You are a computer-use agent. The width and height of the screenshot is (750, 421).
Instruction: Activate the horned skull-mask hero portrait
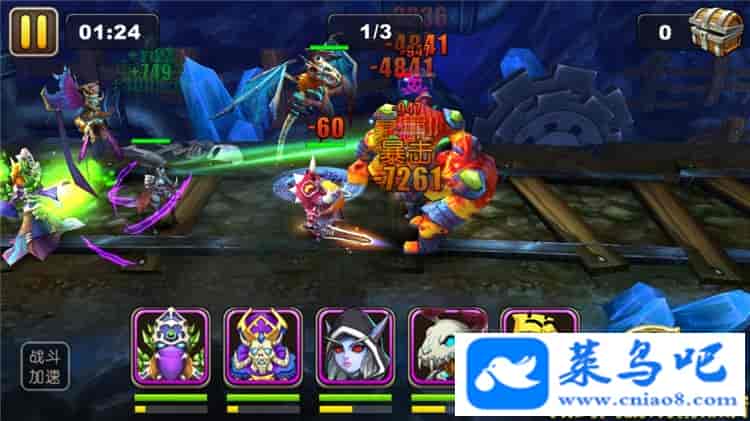(x=263, y=347)
